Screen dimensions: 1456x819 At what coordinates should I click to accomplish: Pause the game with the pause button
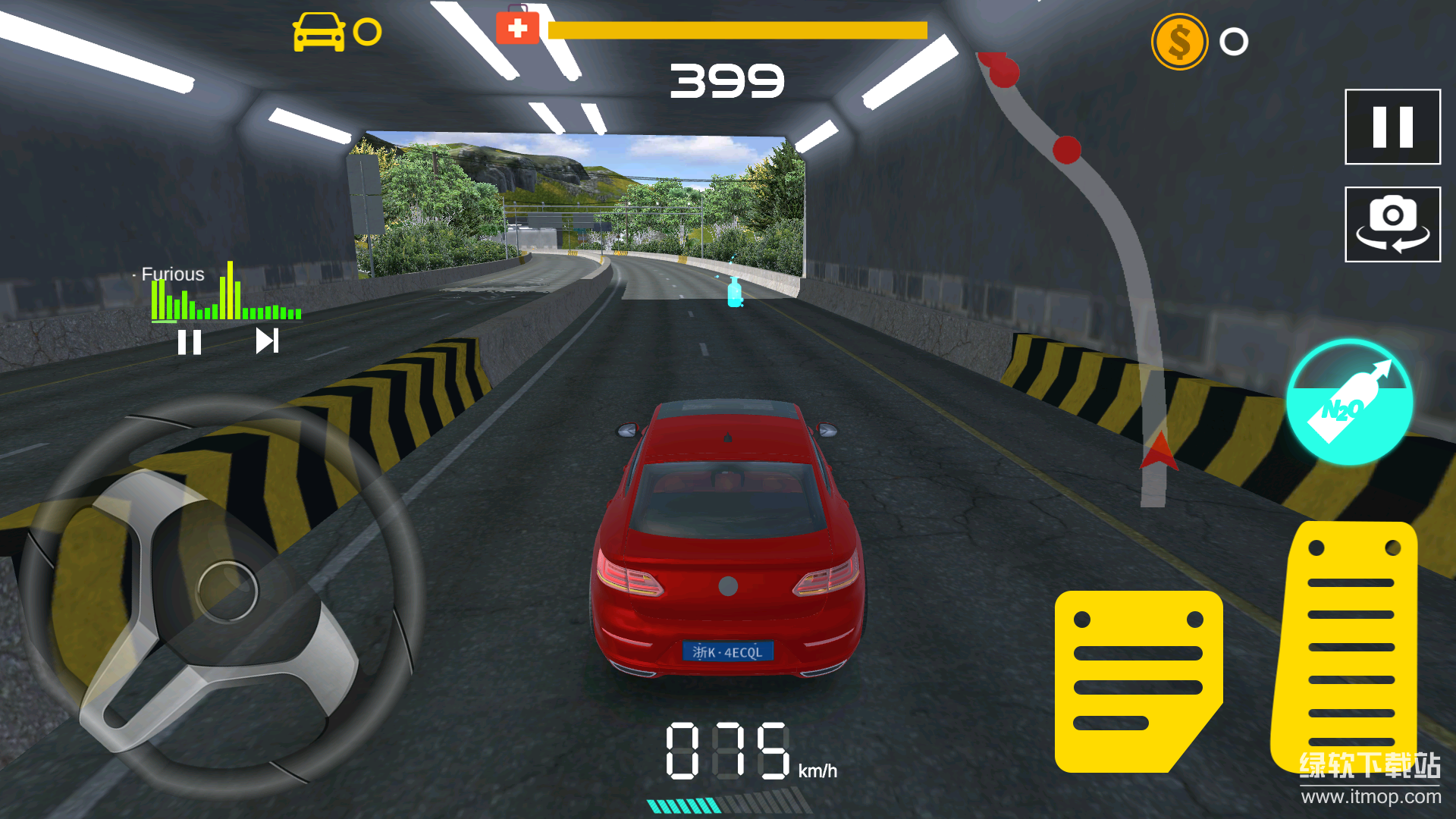click(1392, 127)
